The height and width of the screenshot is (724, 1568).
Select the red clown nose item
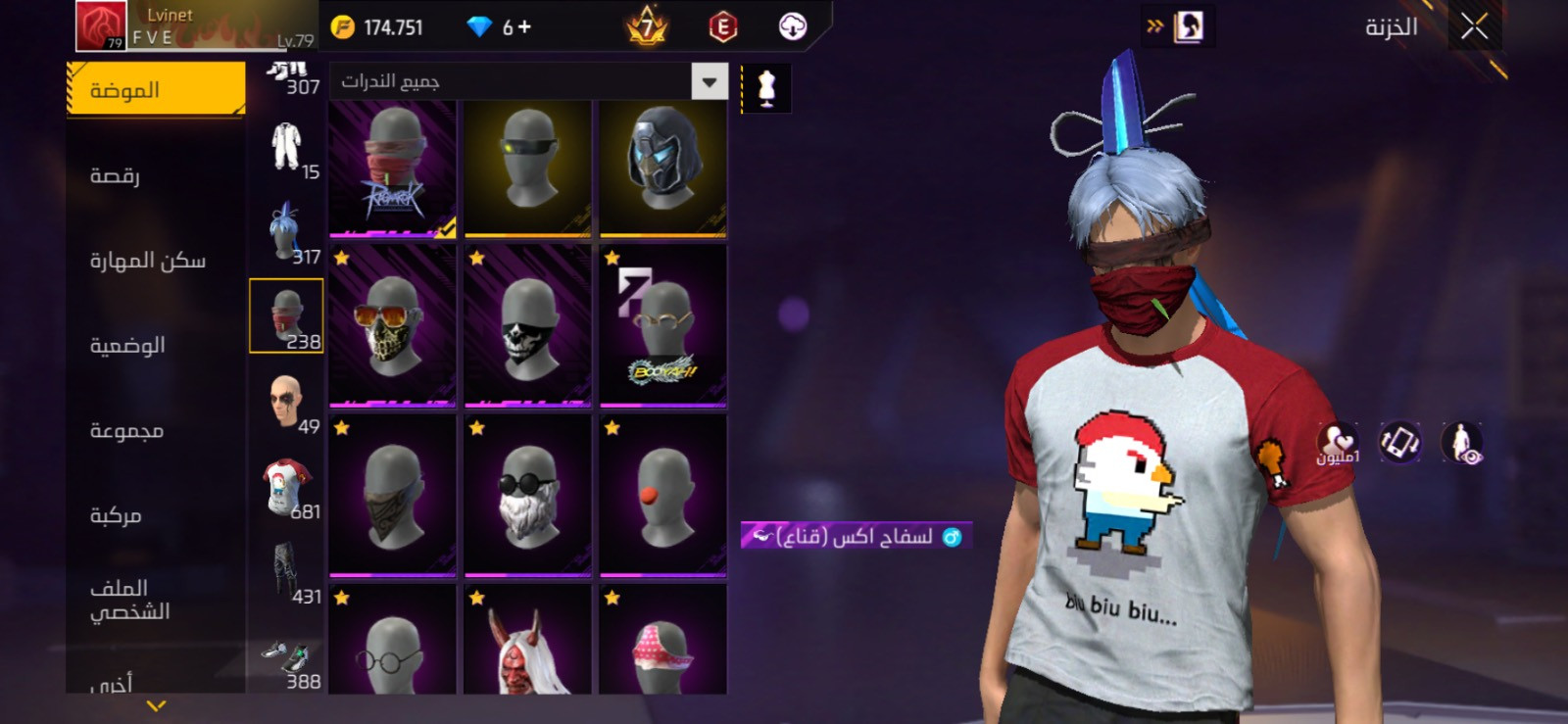tap(662, 496)
